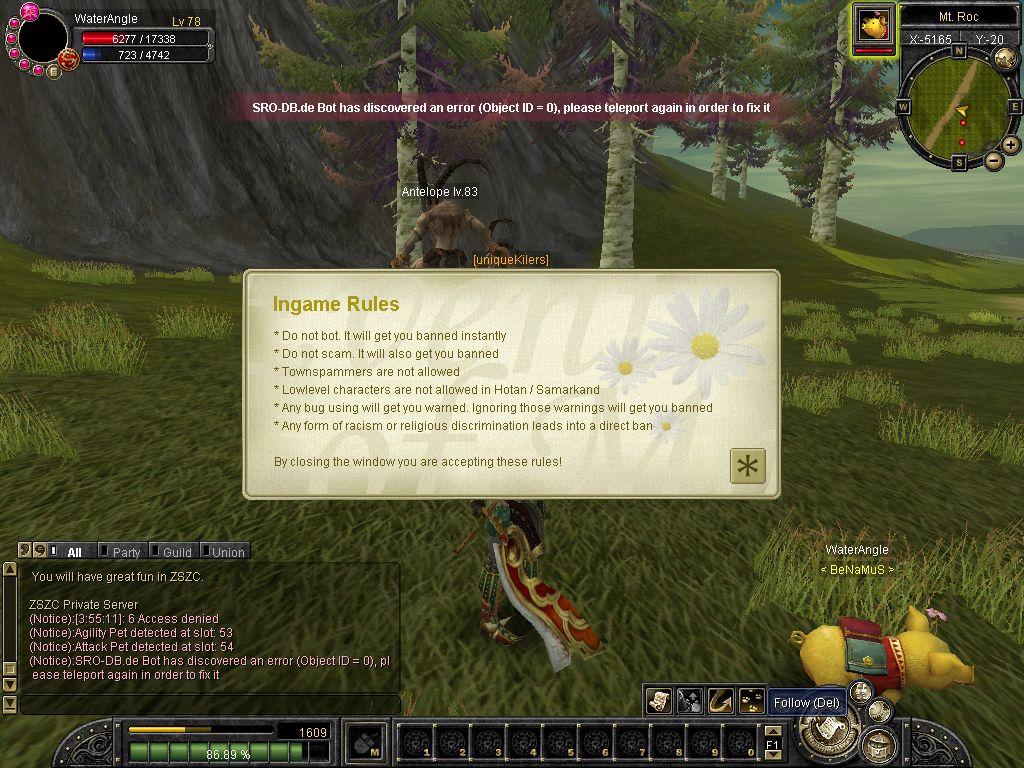Zoom out the minimap with minus button

(993, 160)
